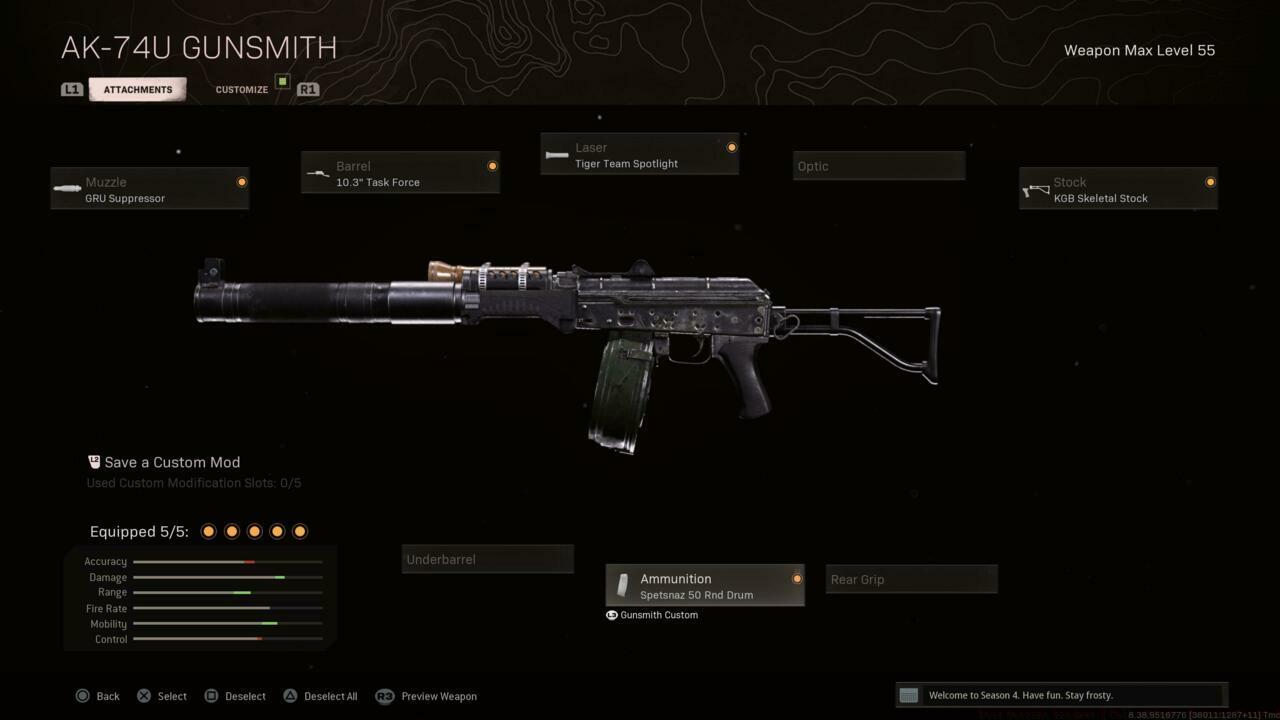Switch to the Attachments tab
This screenshot has width=1280, height=720.
tap(137, 89)
